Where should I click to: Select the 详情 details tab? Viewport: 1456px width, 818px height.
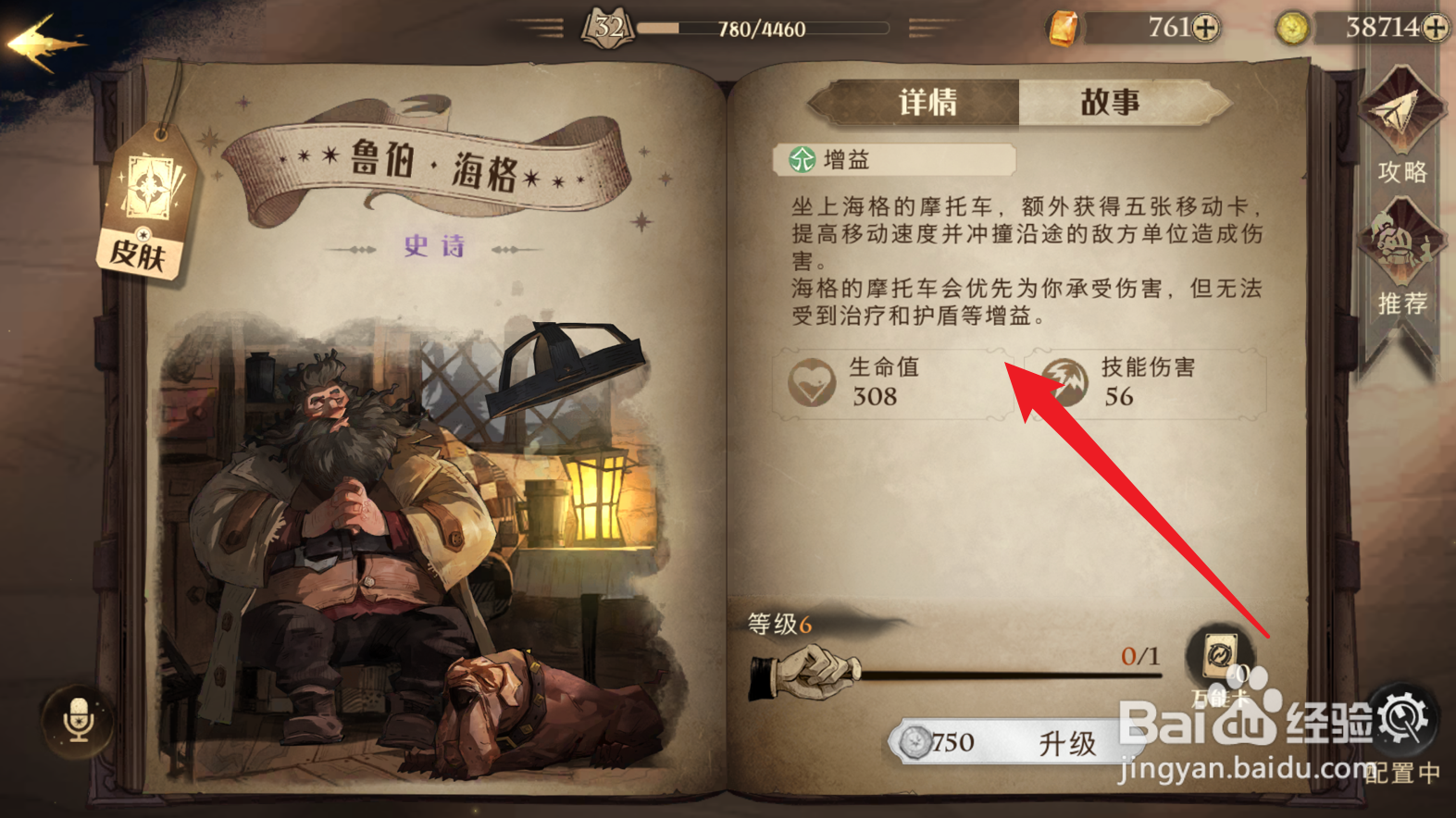click(928, 102)
